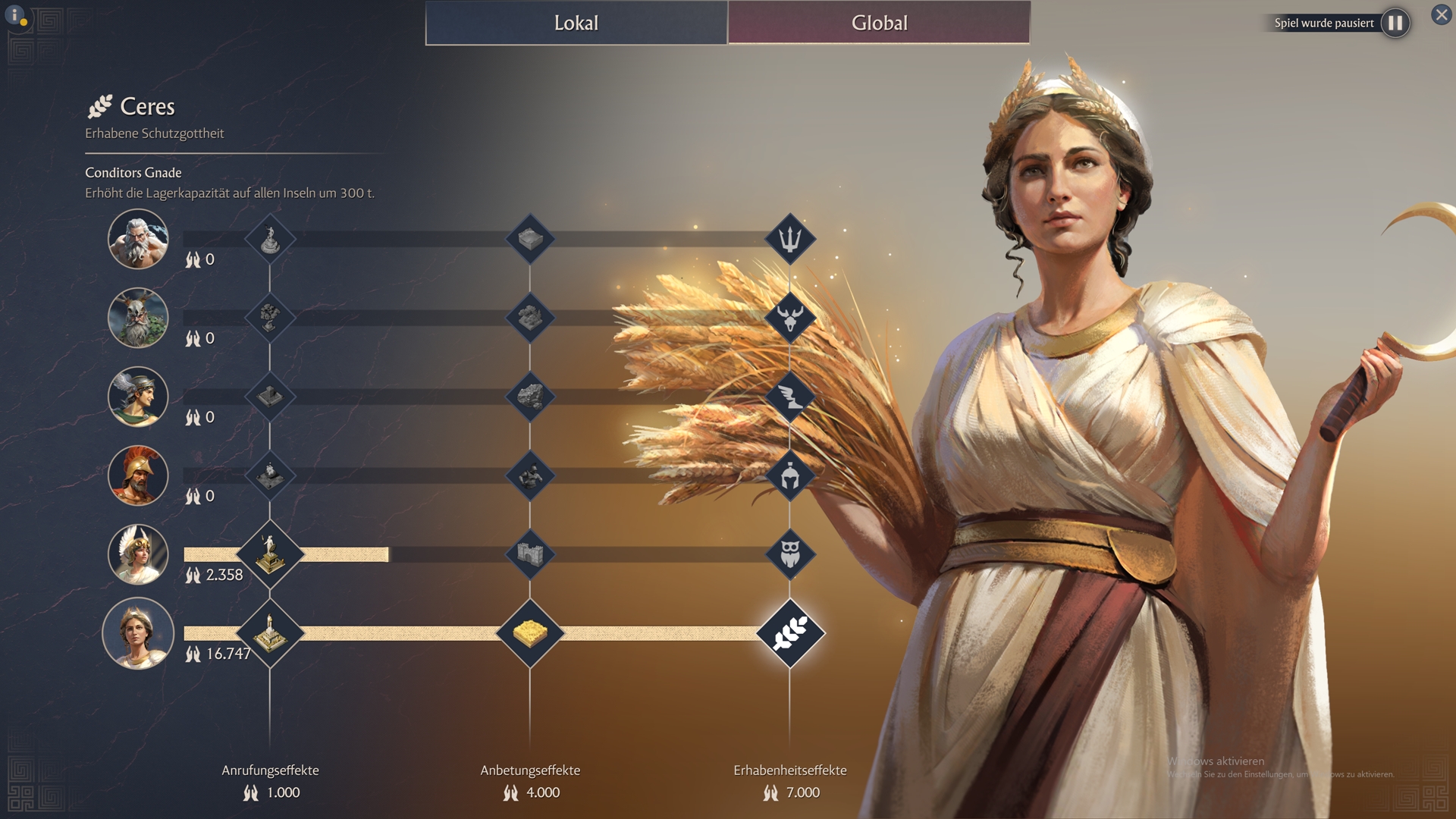Open the info icon in the corner
1456x819 pixels.
click(x=15, y=15)
